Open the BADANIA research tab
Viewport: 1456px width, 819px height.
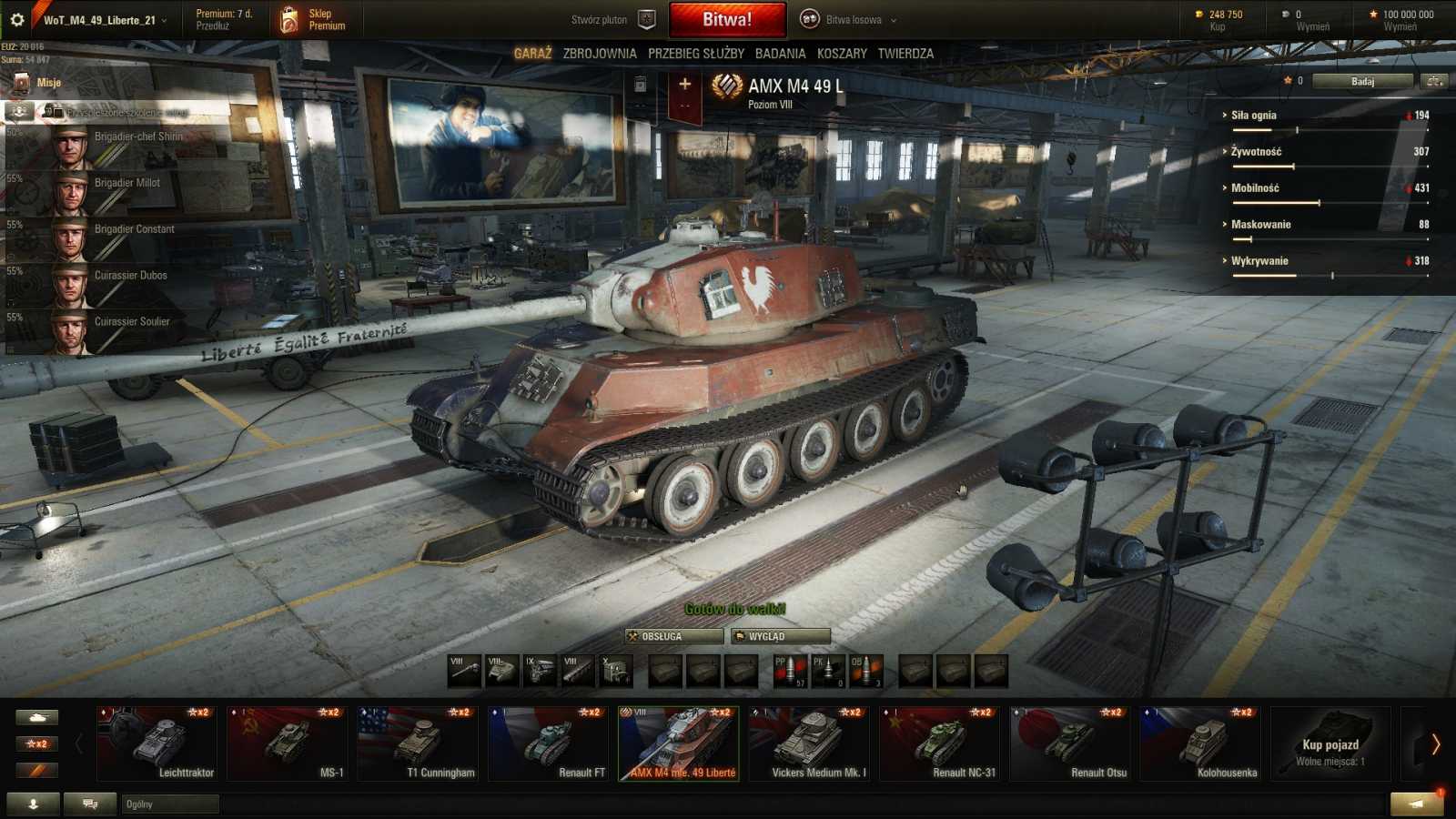781,54
